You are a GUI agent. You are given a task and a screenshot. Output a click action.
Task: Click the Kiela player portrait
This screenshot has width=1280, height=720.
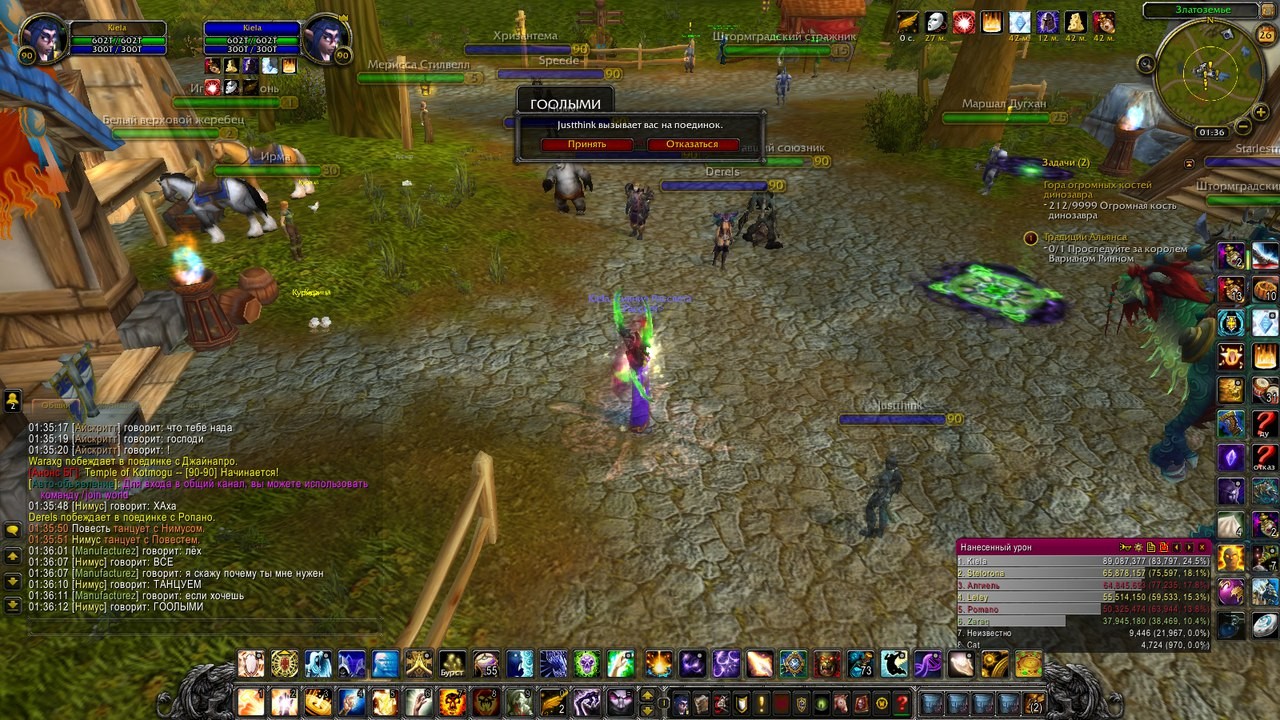click(x=41, y=40)
